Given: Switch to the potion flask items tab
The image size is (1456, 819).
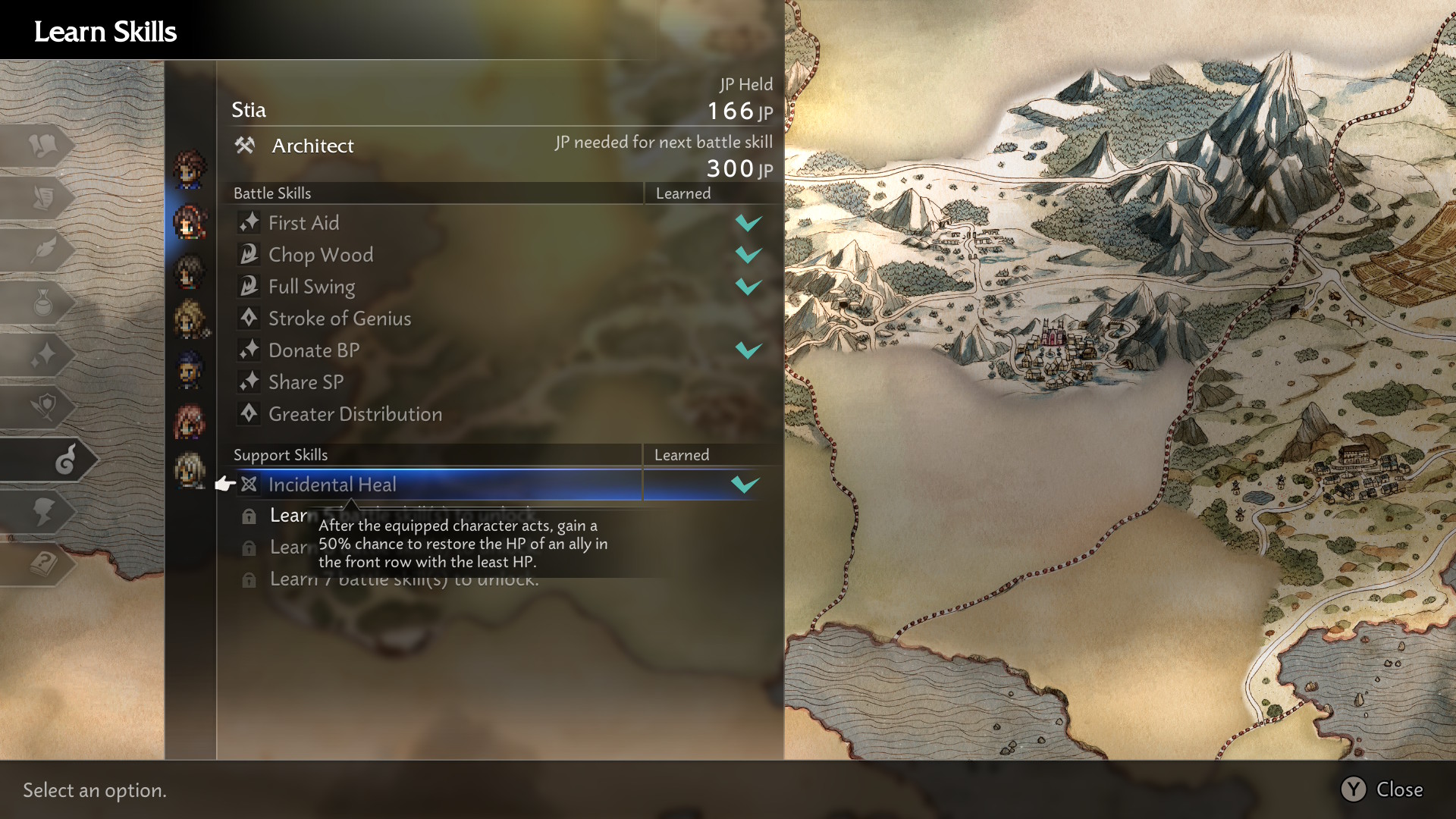Looking at the screenshot, I should coord(43,303).
